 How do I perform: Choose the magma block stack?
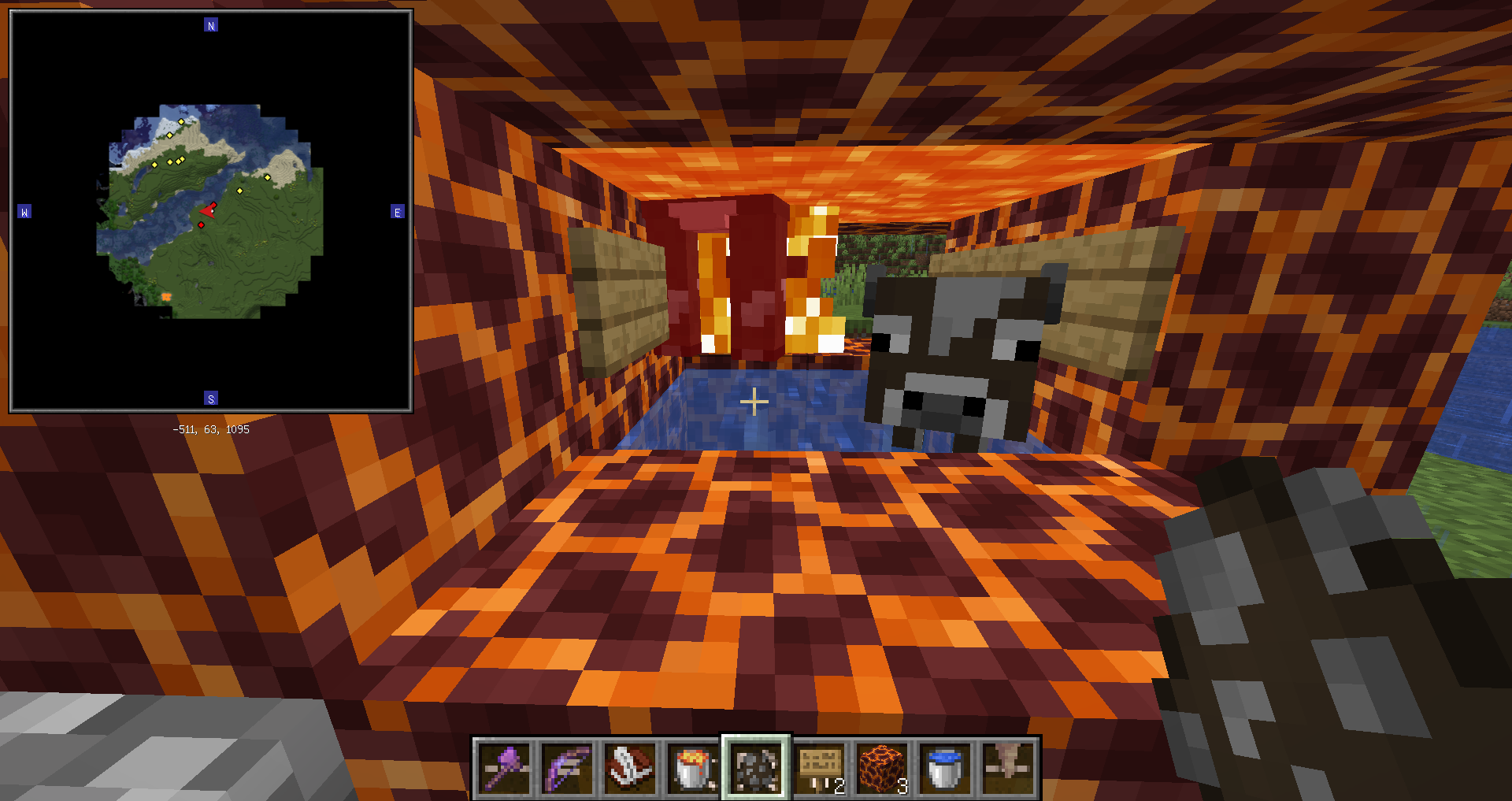[x=882, y=768]
